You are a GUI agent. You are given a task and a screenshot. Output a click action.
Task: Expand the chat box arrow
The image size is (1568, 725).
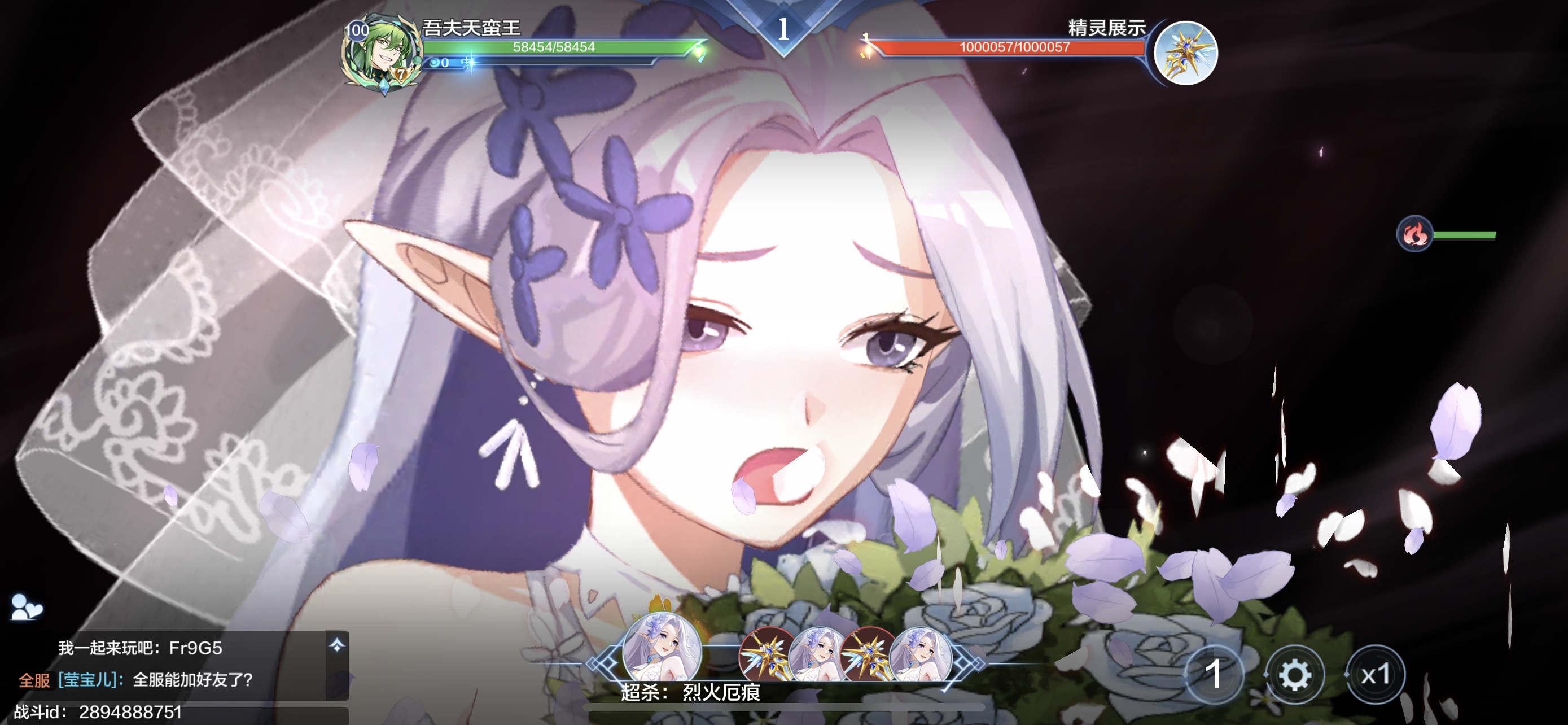click(336, 645)
